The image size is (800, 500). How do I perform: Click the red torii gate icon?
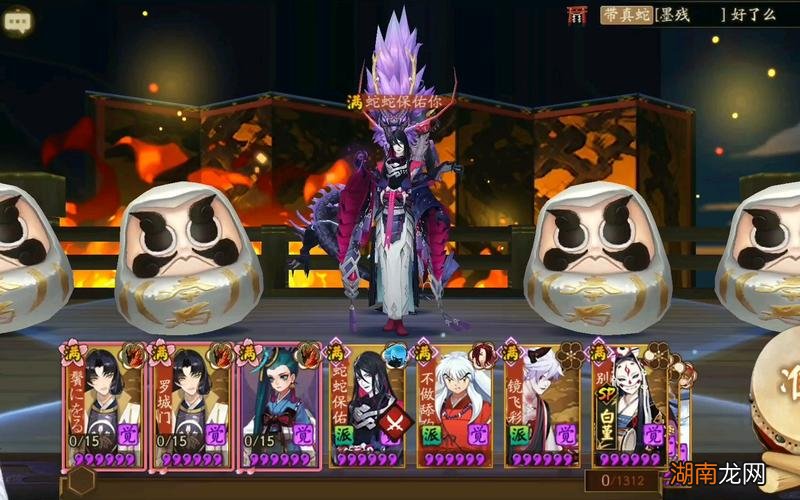578,14
